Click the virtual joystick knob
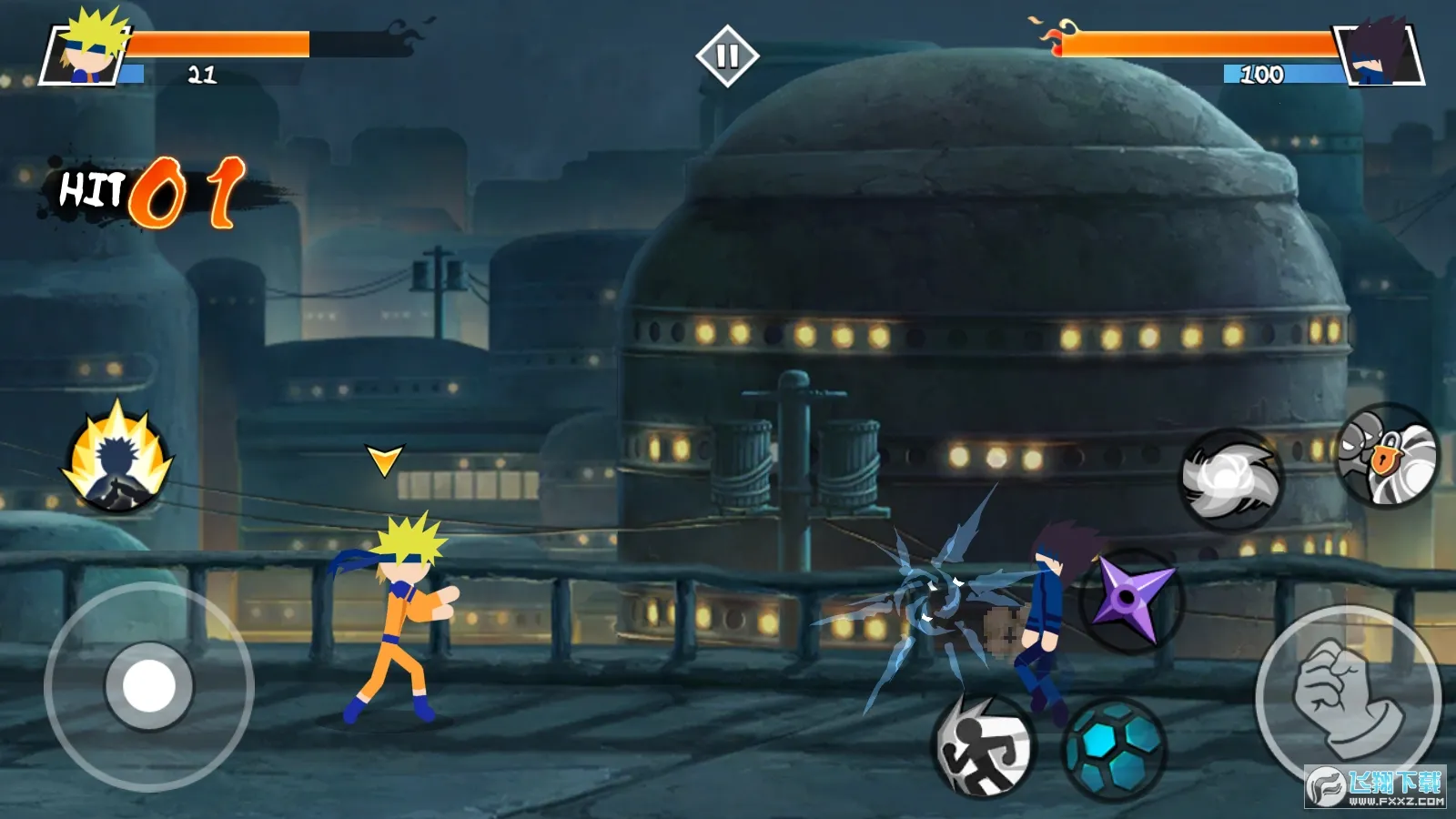This screenshot has width=1456, height=819. click(149, 686)
